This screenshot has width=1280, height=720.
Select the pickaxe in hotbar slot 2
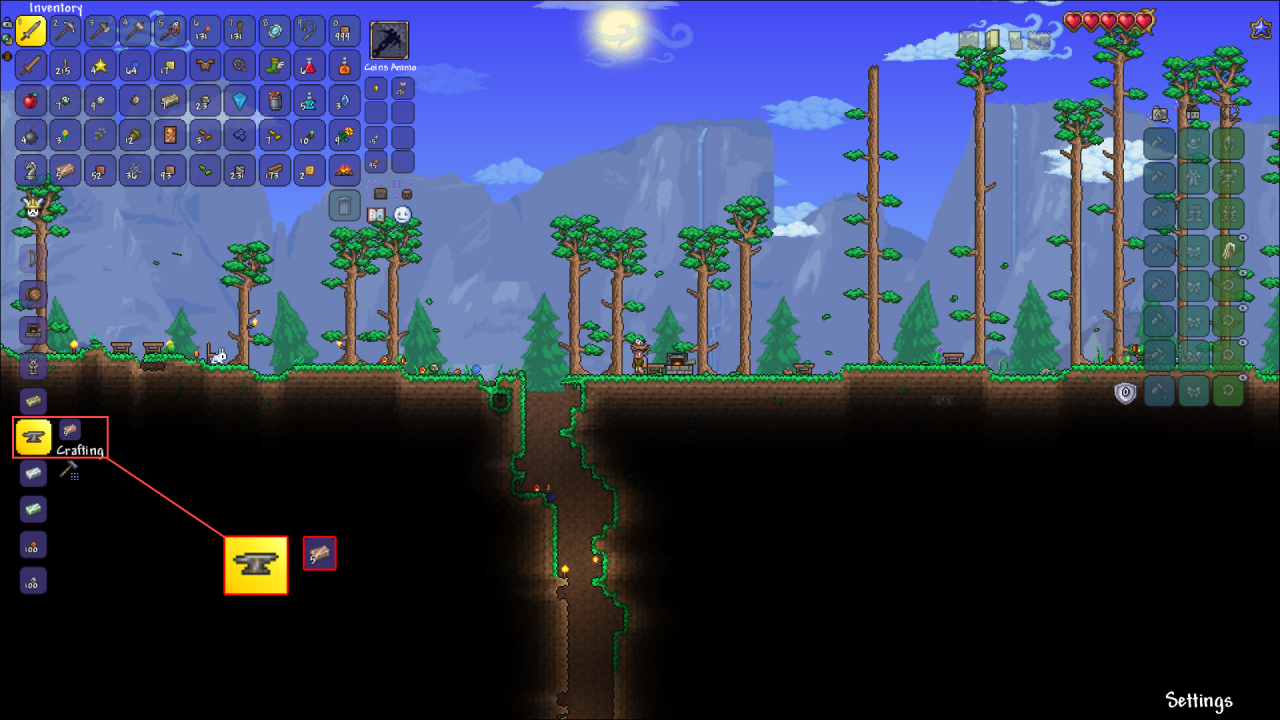(x=64, y=30)
